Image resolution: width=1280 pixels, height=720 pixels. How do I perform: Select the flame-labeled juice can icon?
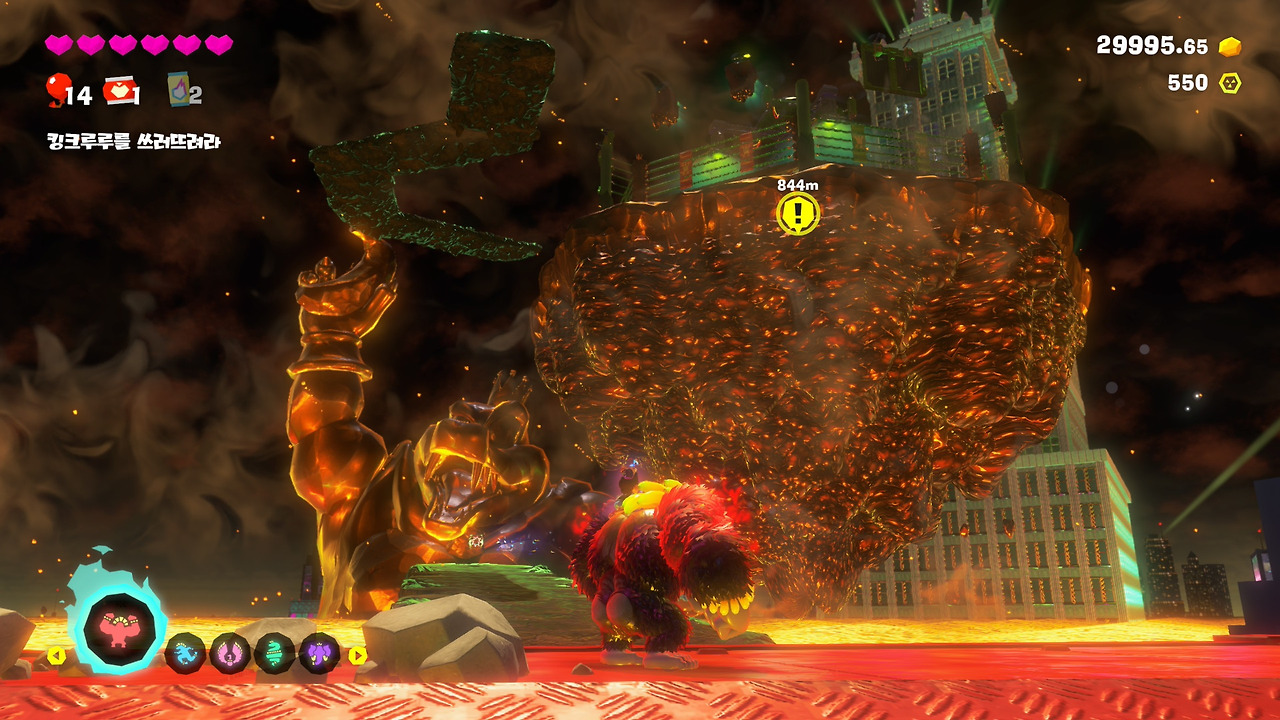click(179, 90)
